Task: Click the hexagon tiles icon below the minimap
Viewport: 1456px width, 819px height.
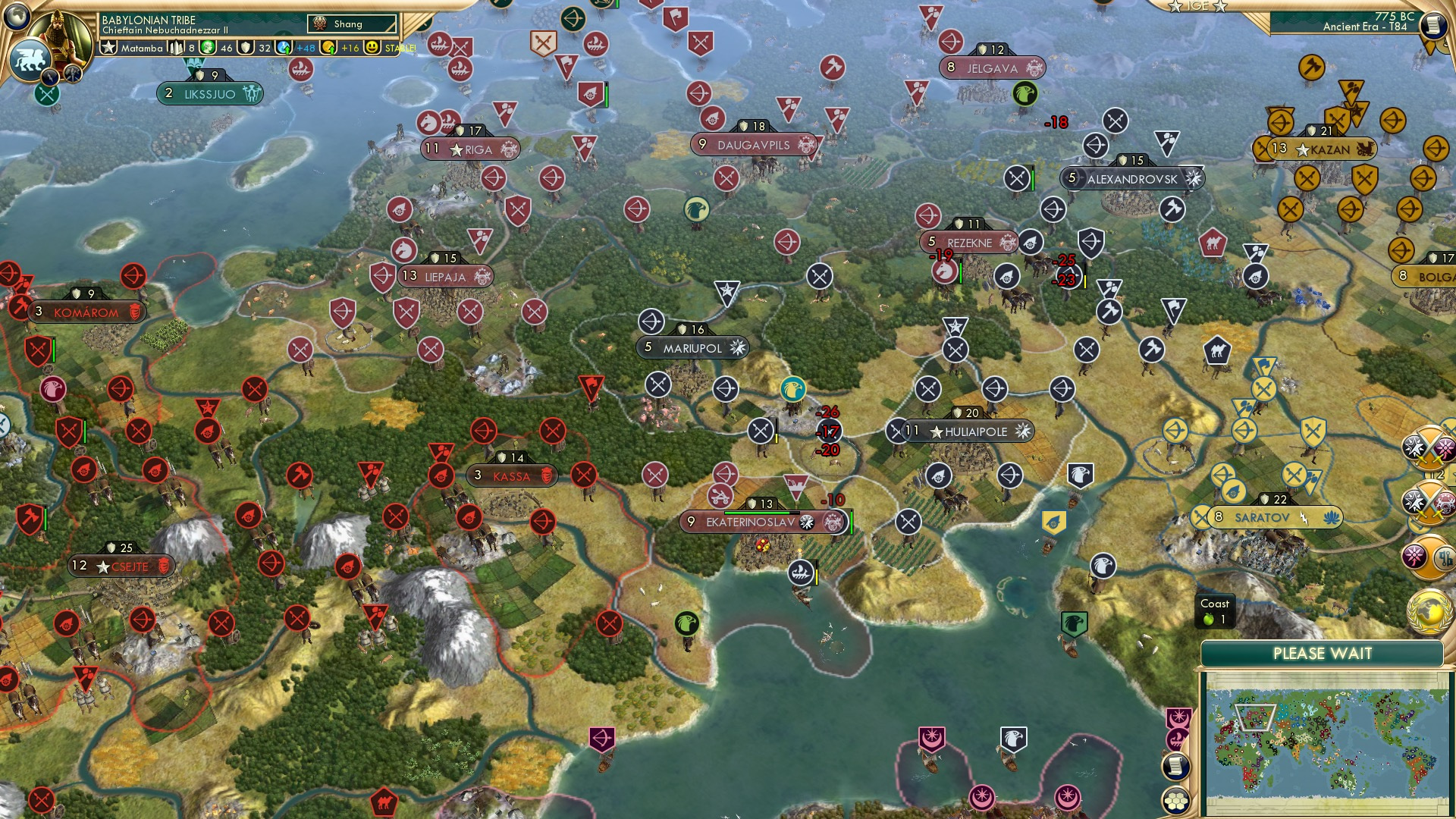Action: coord(1177,801)
